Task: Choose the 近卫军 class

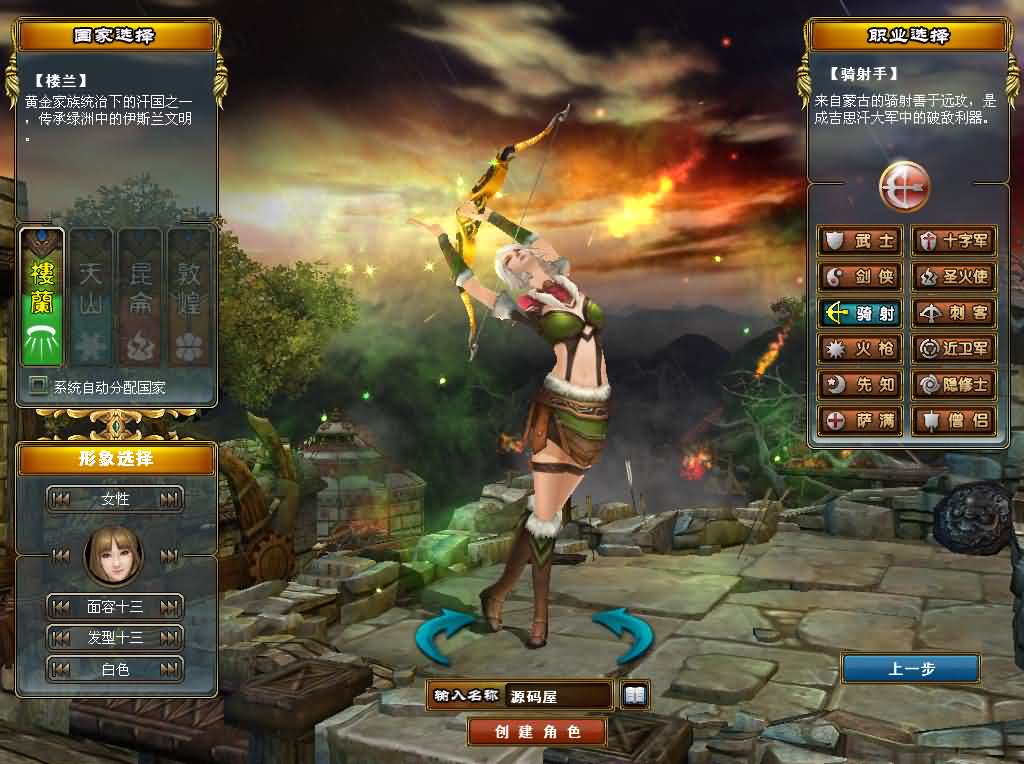Action: click(x=954, y=349)
